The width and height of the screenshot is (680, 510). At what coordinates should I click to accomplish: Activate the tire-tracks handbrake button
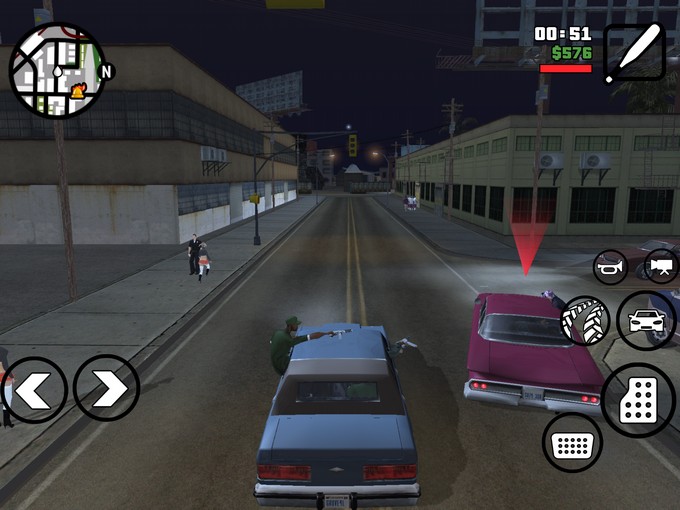[x=585, y=320]
